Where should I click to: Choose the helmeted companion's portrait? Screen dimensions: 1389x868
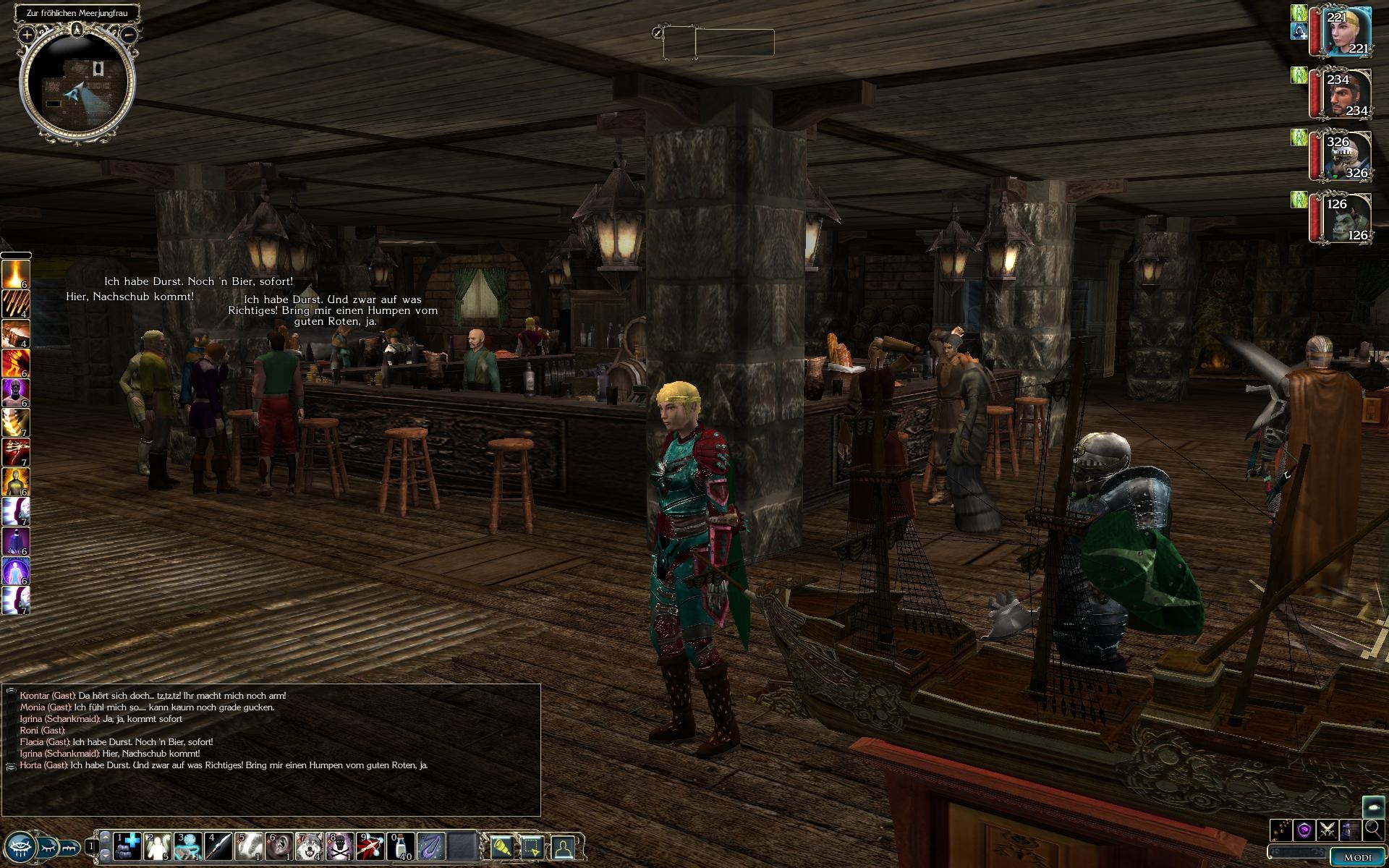[x=1347, y=157]
